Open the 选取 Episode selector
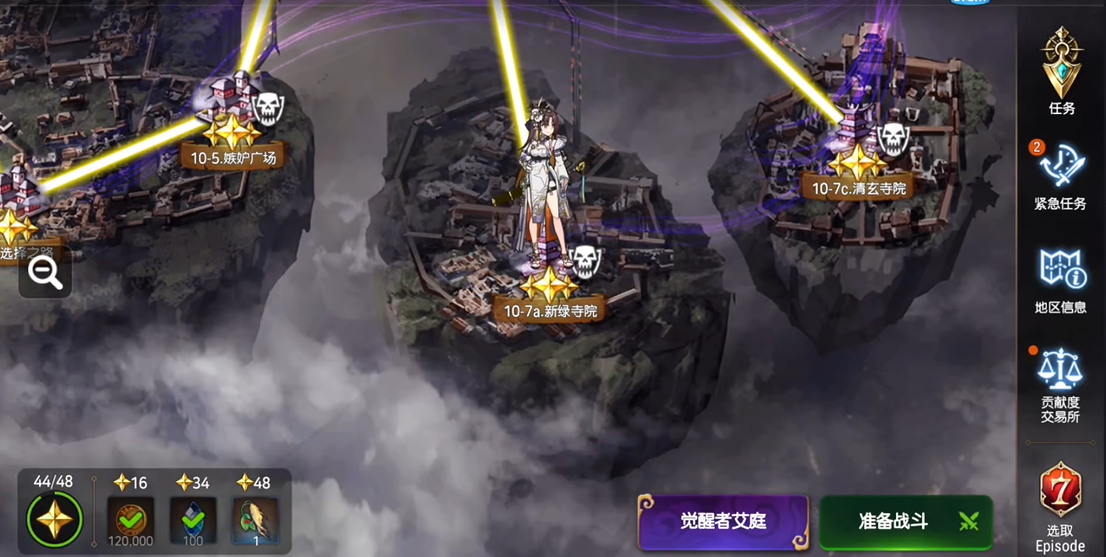Screen dimensions: 1106x557 [x=1060, y=505]
